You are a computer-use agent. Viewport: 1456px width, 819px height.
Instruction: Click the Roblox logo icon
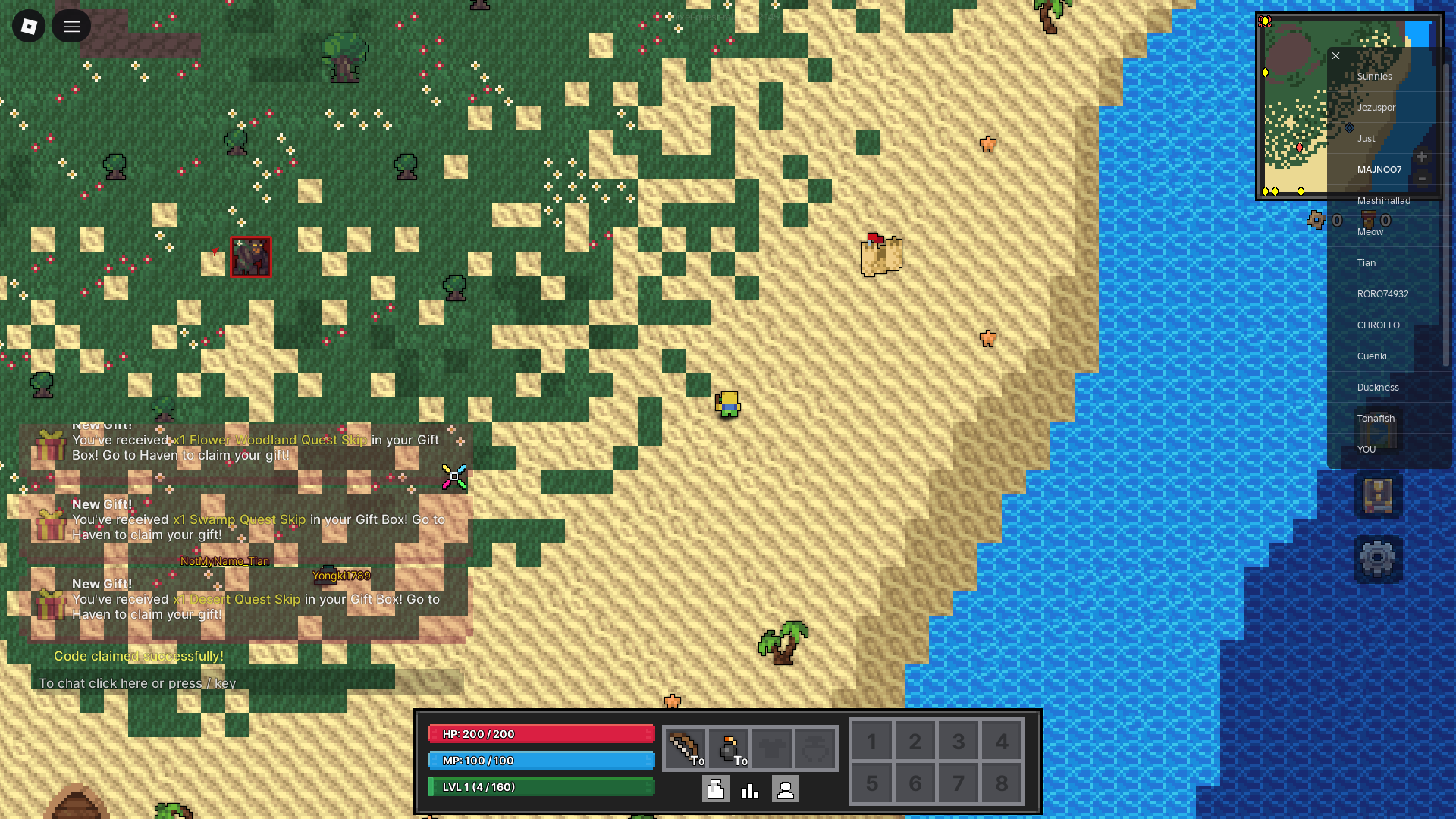point(28,26)
